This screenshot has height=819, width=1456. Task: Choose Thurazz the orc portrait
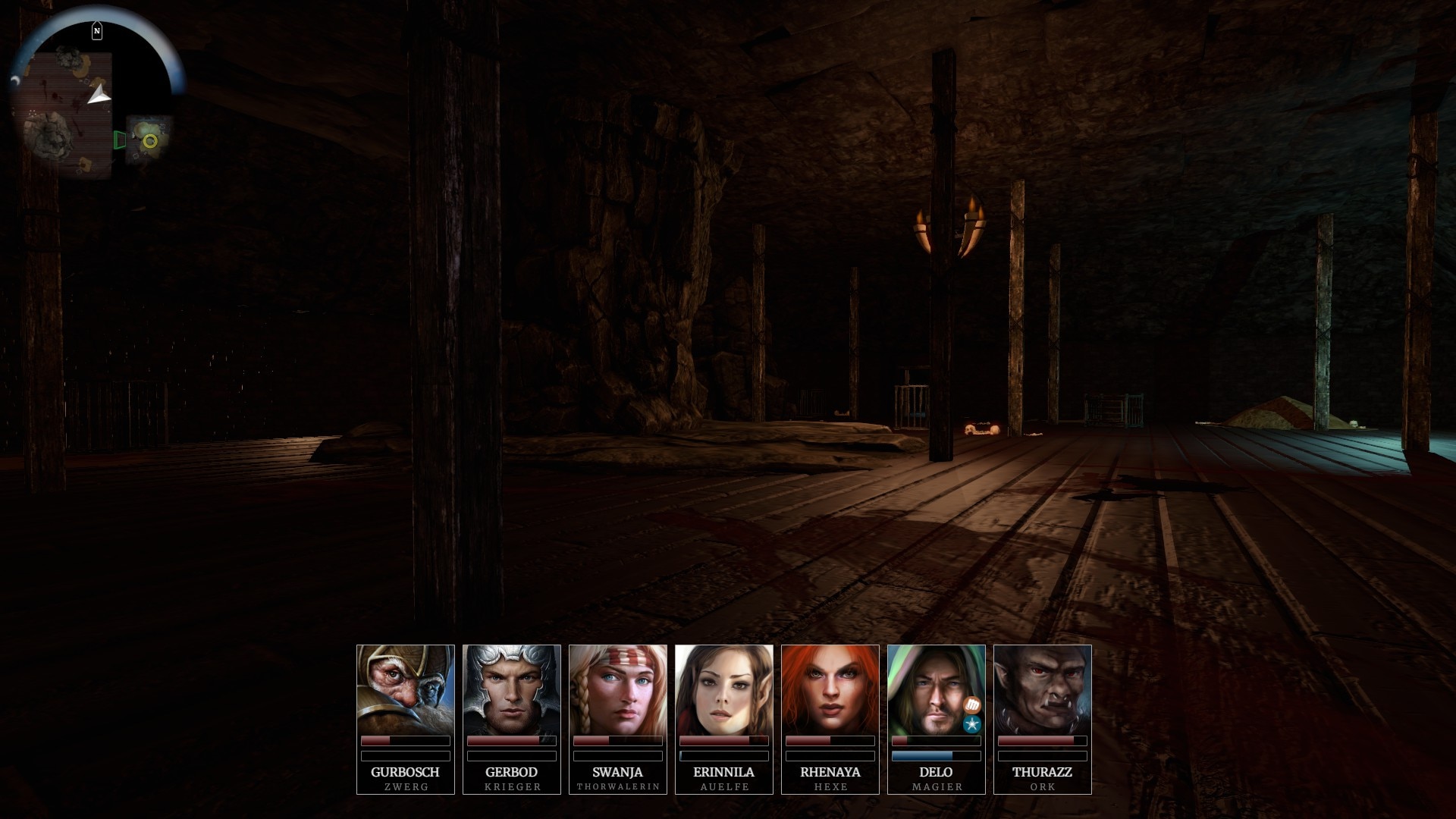[1043, 690]
